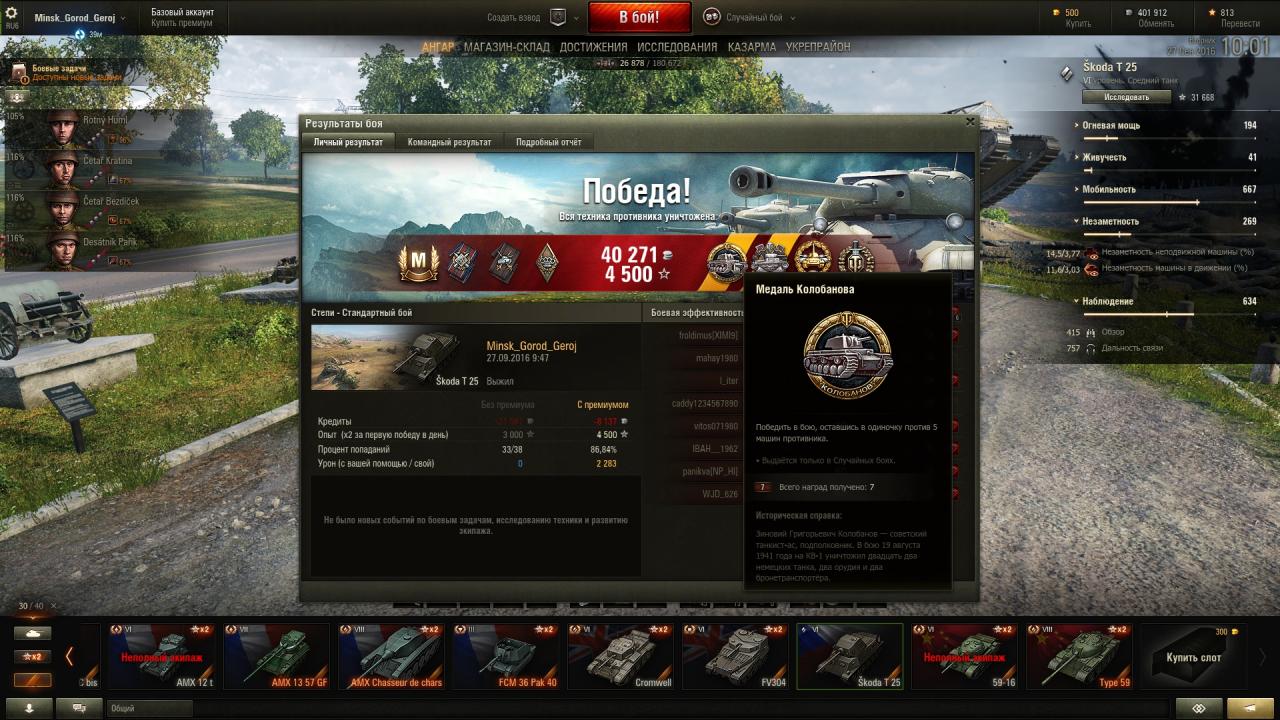Open the Подробный отчёт tab

coord(548,142)
